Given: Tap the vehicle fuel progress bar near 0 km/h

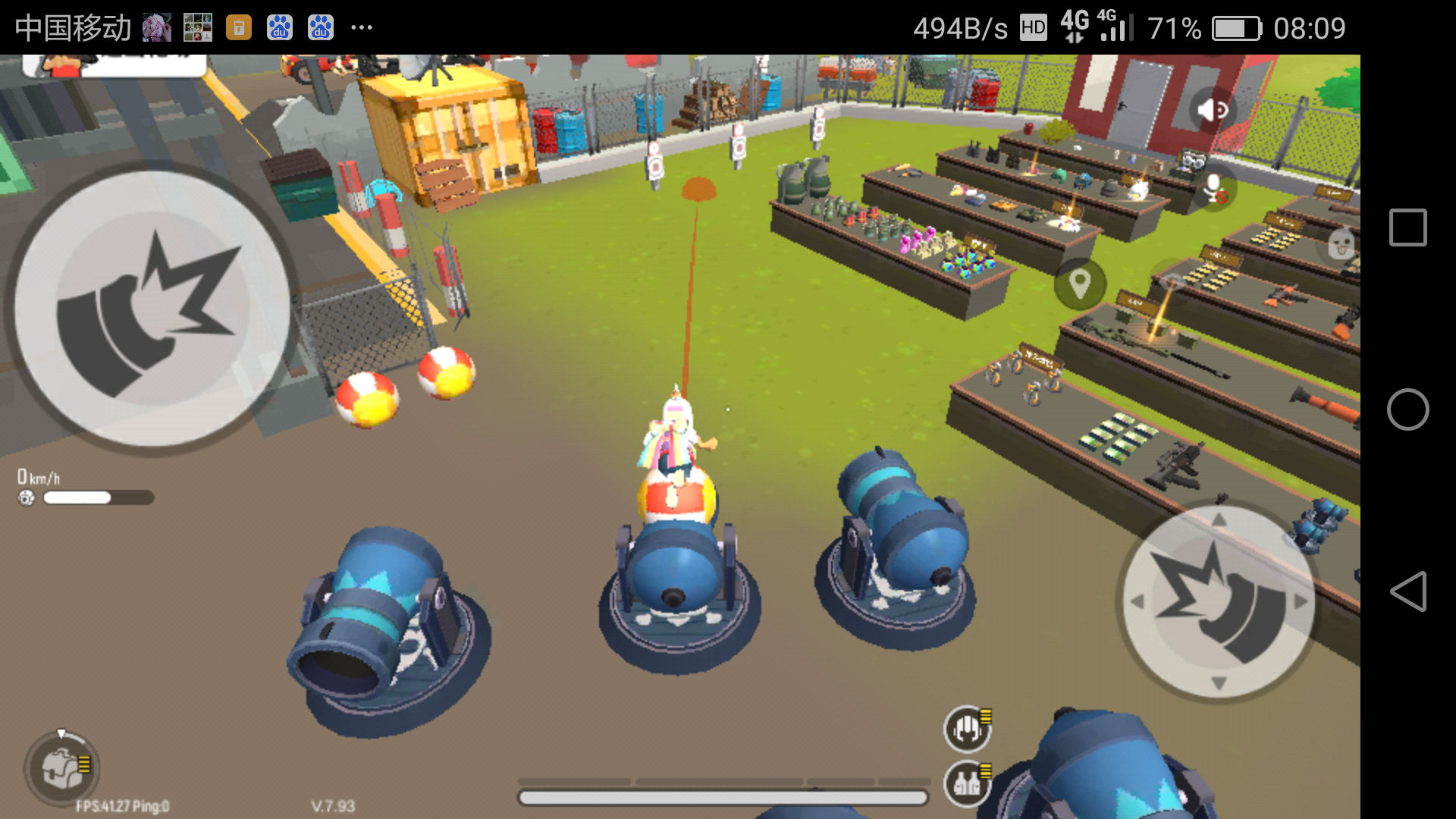Looking at the screenshot, I should (x=97, y=498).
